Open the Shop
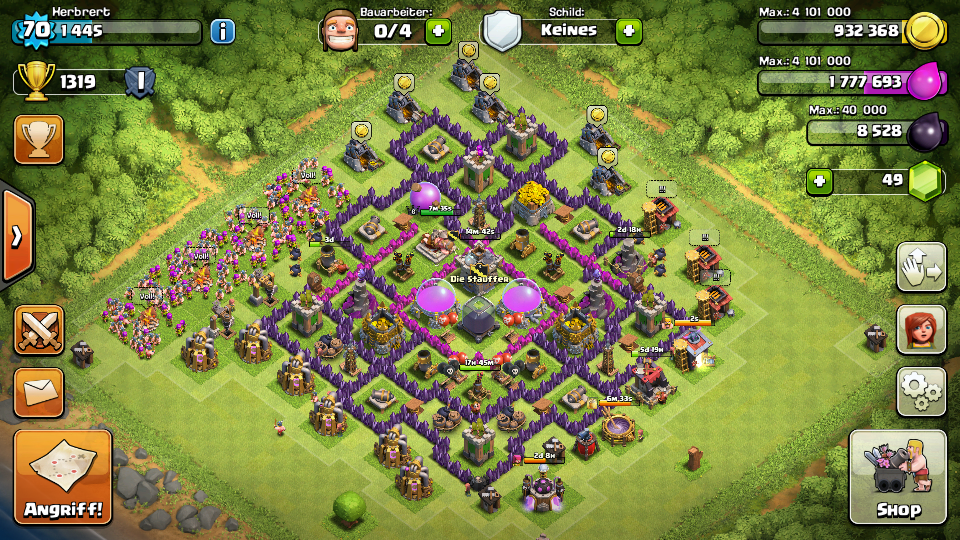Viewport: 960px width, 540px height. [897, 478]
